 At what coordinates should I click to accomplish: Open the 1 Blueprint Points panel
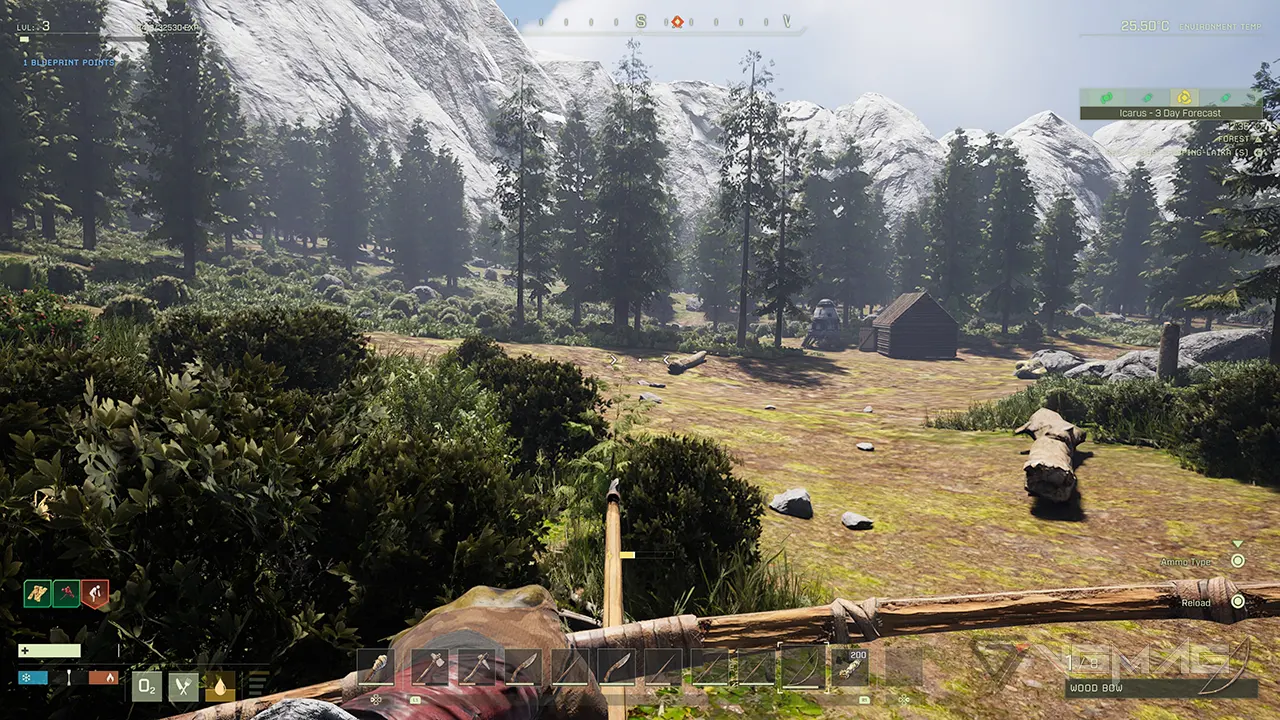(70, 62)
